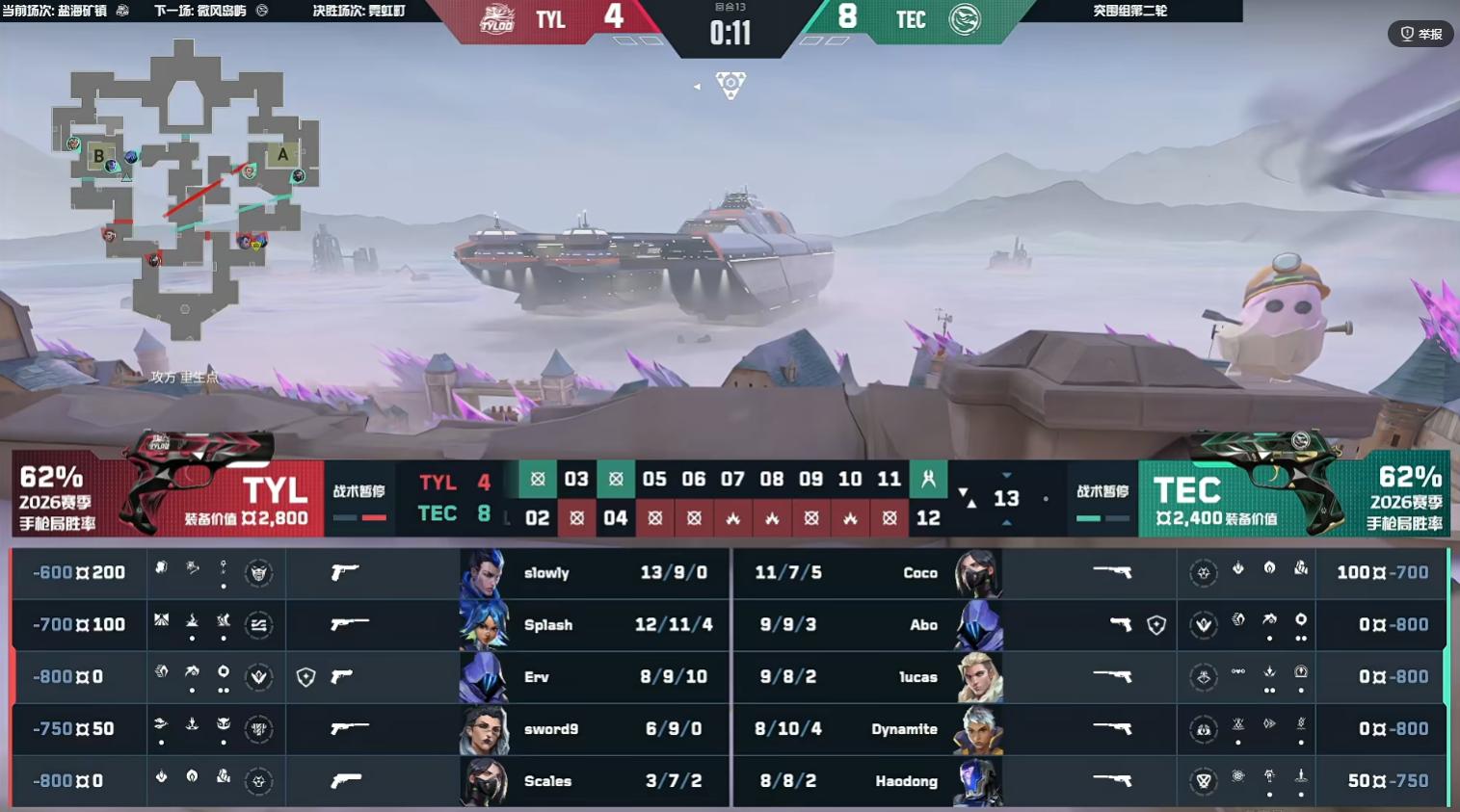Select lucas's agent portrait

pos(979,677)
